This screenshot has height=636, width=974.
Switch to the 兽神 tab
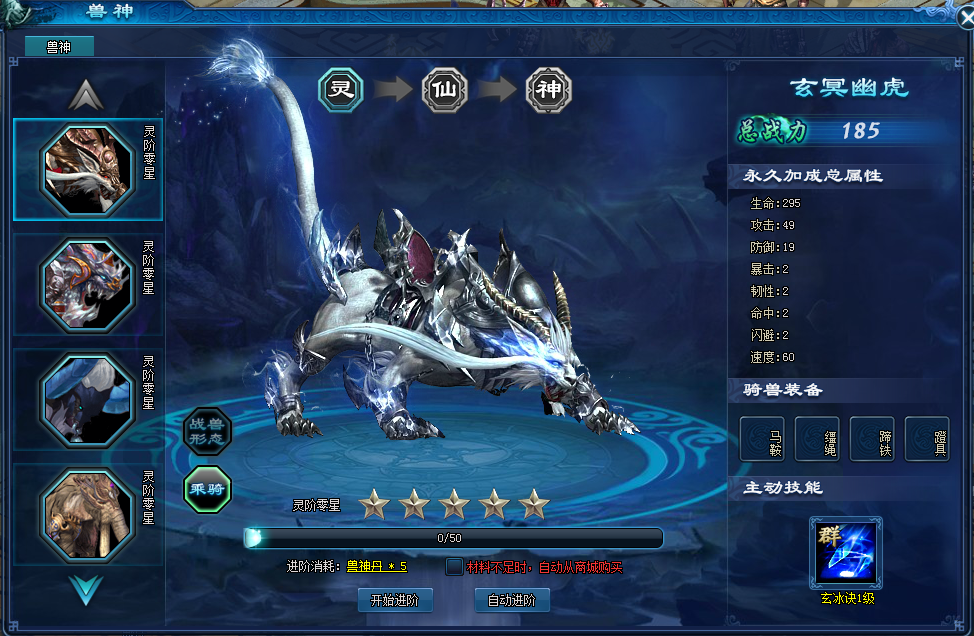tap(59, 46)
